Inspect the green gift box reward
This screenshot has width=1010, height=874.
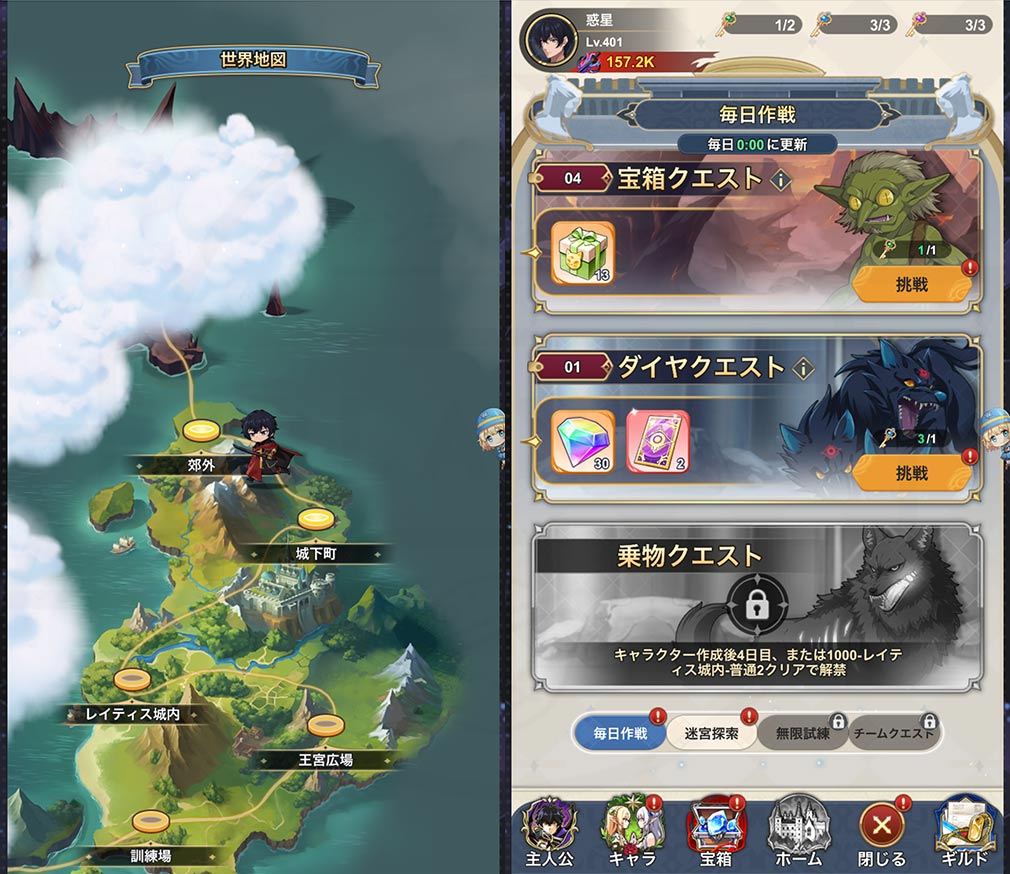click(x=583, y=253)
